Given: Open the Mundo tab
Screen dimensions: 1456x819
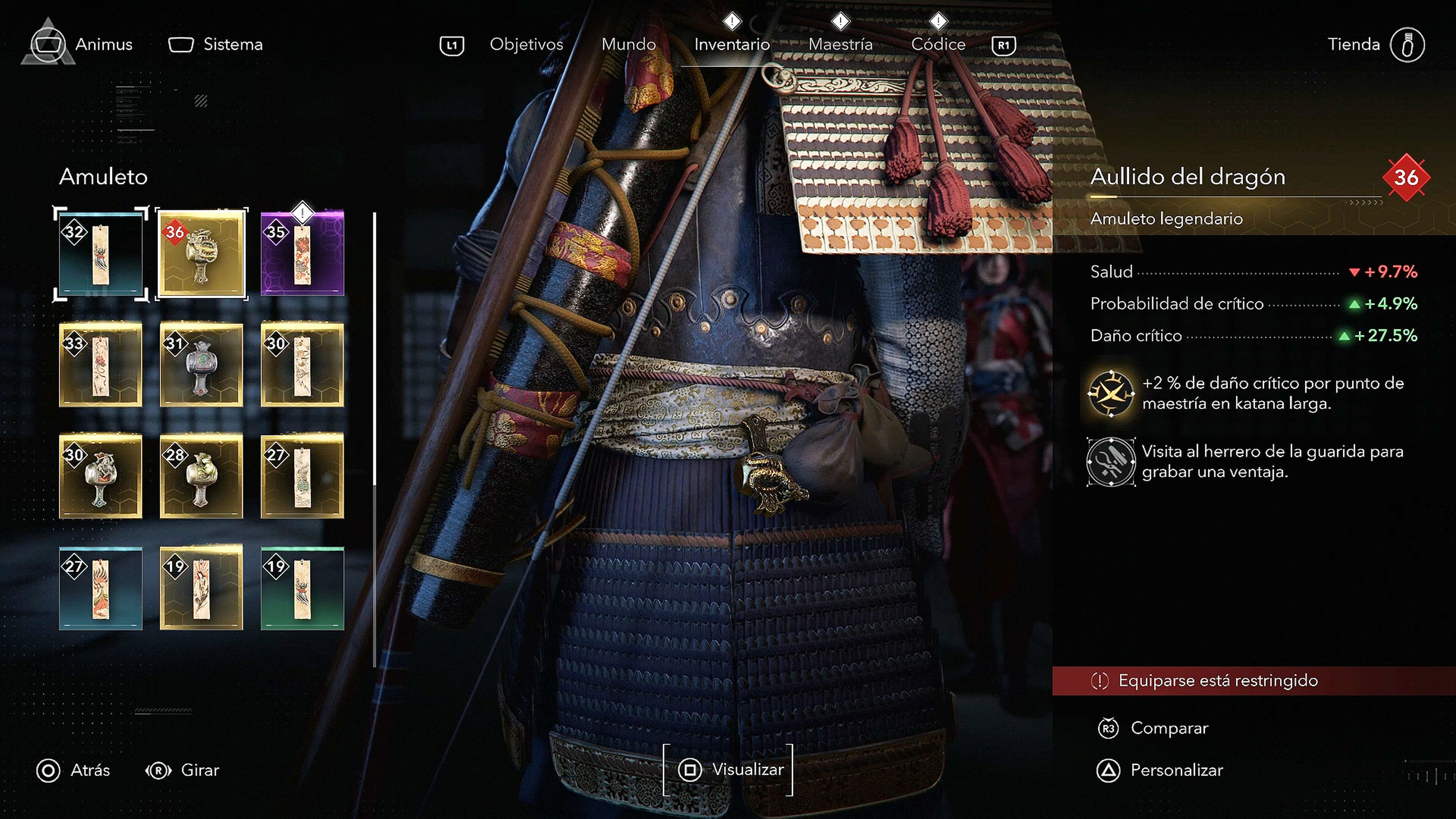Looking at the screenshot, I should point(629,44).
